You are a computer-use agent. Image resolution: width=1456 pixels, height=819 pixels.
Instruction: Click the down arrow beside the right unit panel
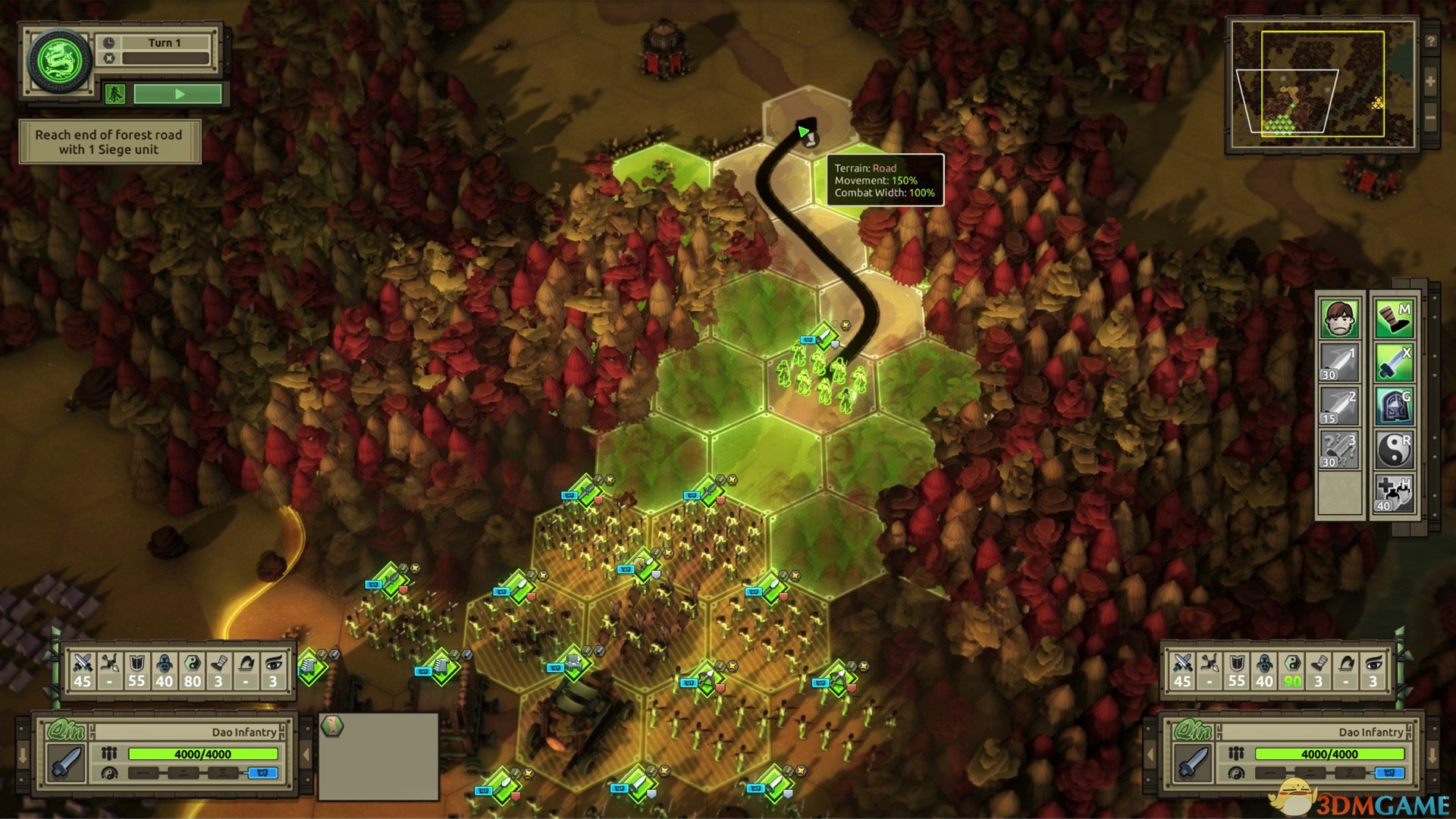click(x=1432, y=756)
